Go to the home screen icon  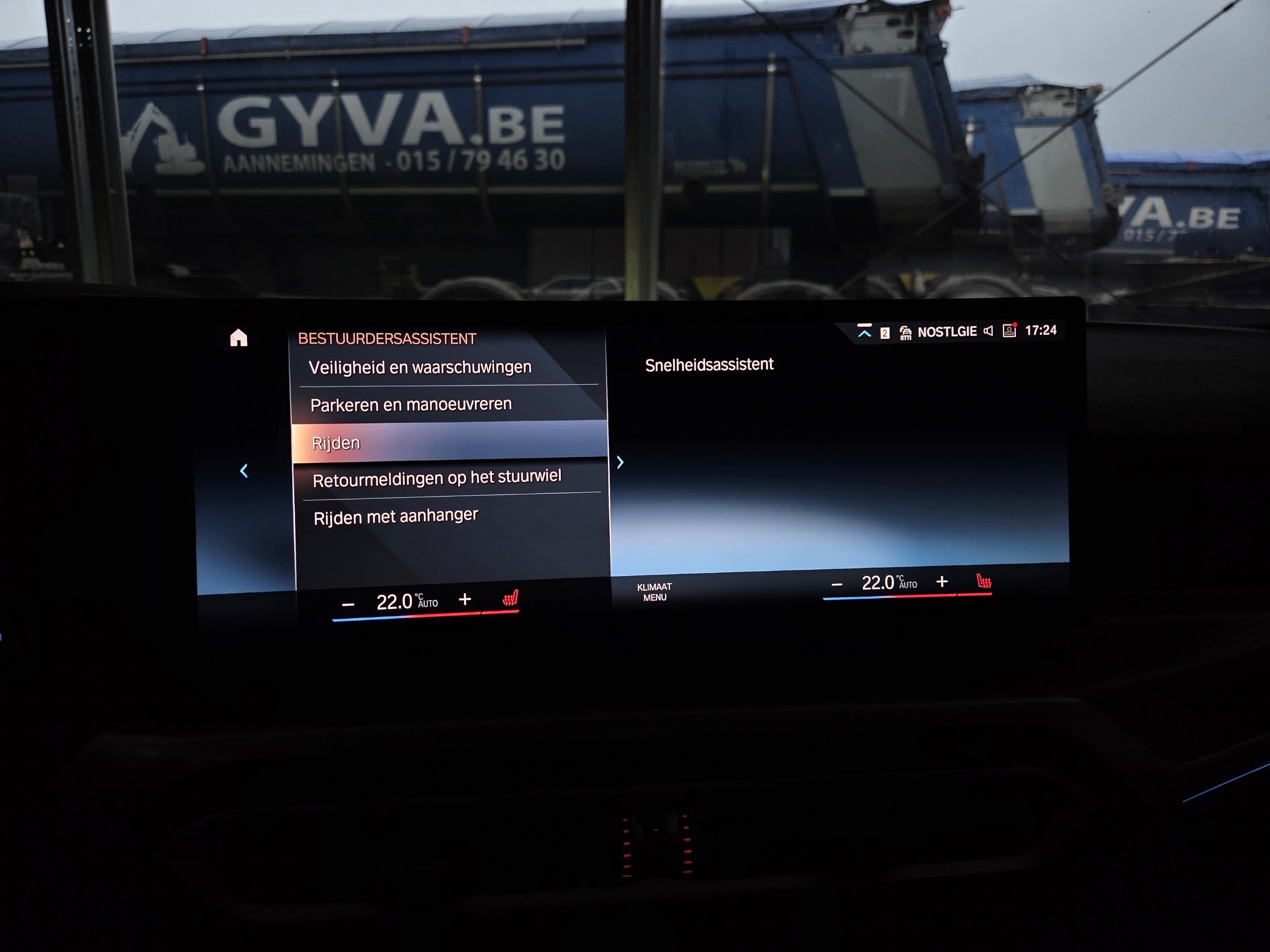pyautogui.click(x=239, y=338)
